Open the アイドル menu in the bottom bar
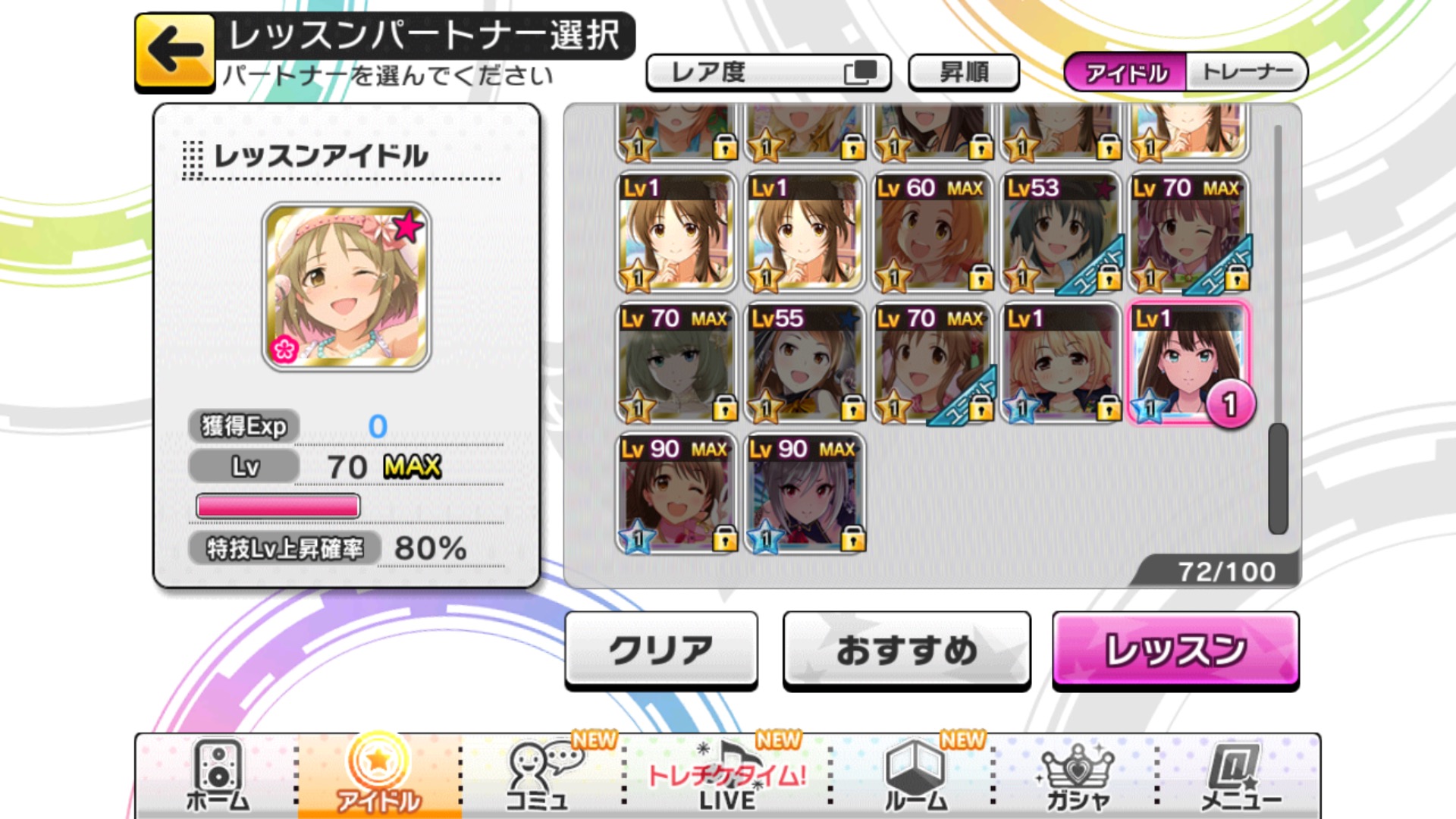Screen dimensions: 1456x819 pyautogui.click(x=378, y=776)
